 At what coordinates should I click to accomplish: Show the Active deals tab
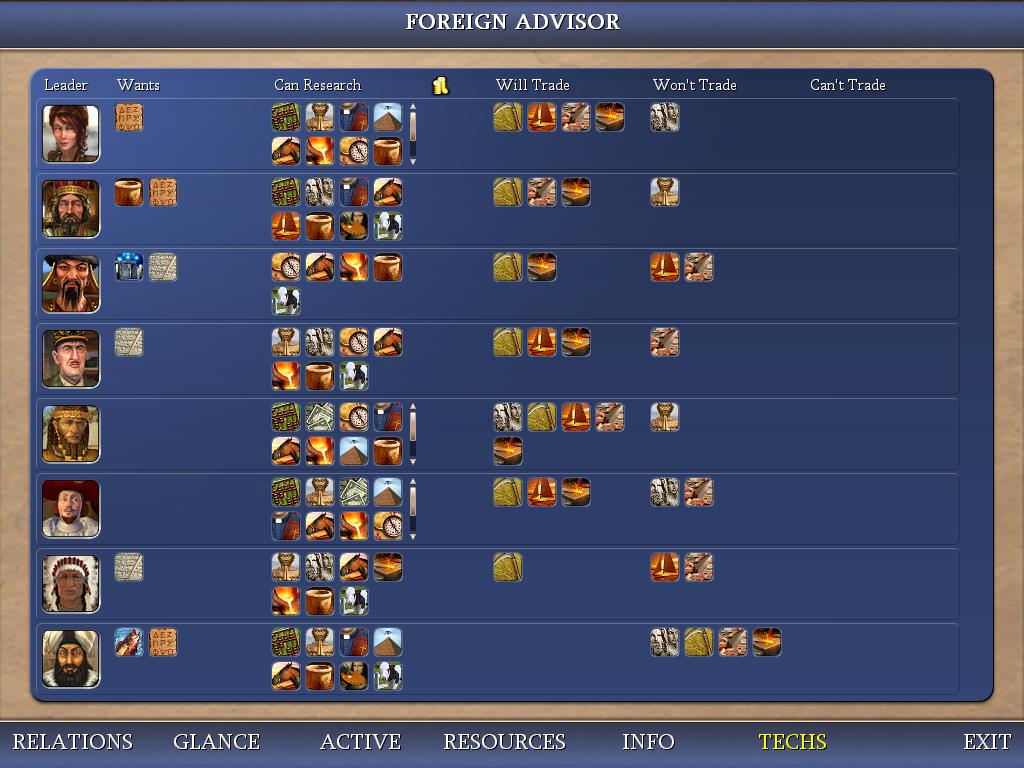coord(360,742)
